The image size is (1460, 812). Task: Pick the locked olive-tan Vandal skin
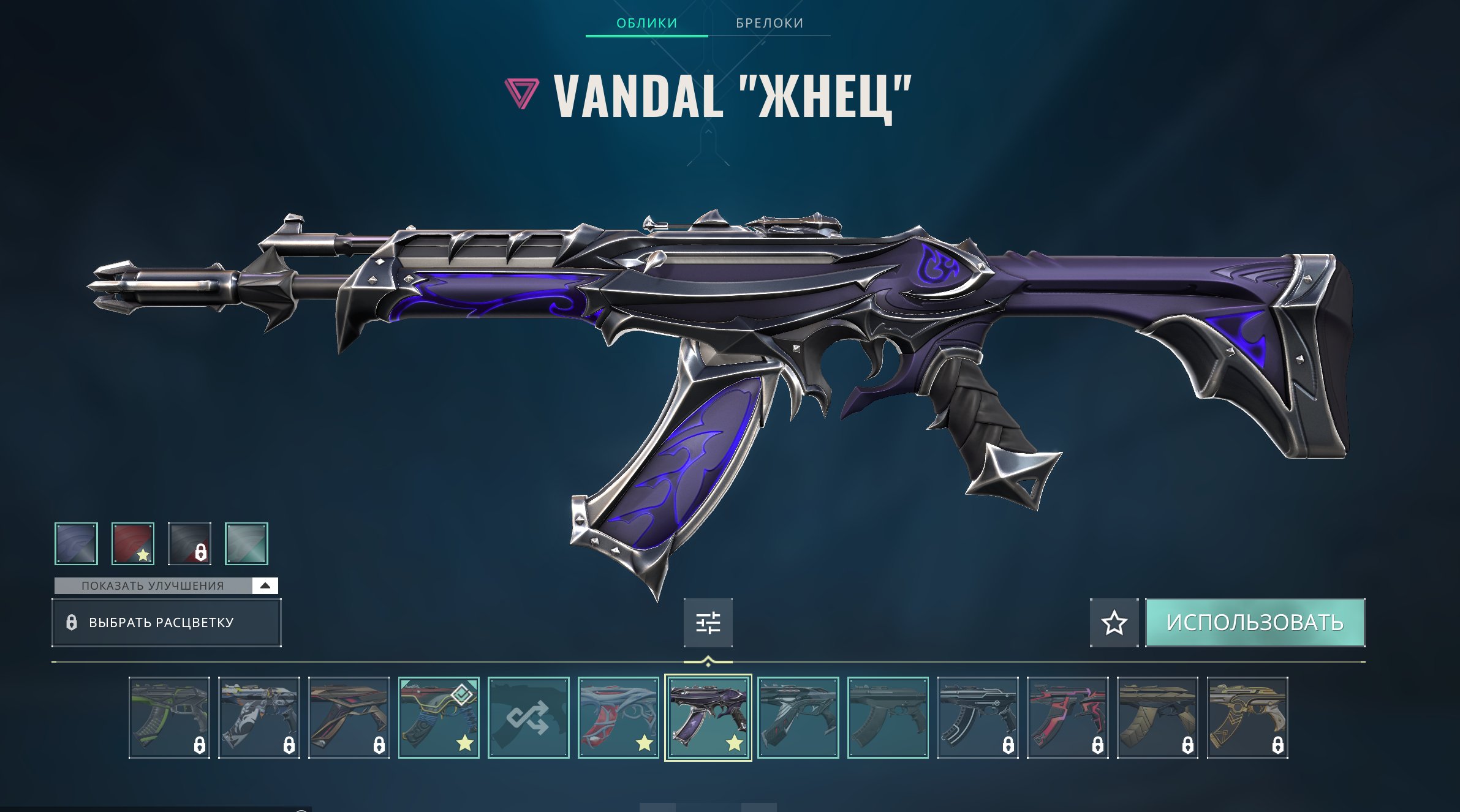(1157, 718)
